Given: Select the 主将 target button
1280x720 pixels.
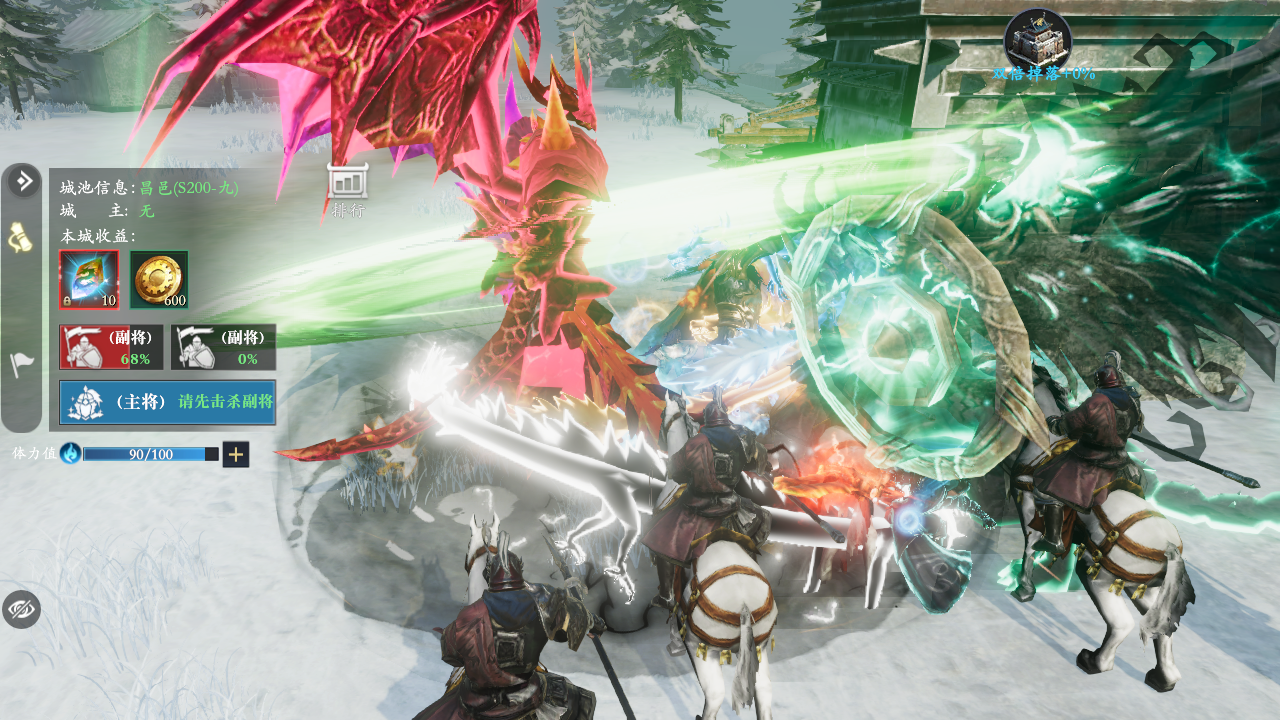Looking at the screenshot, I should point(167,402).
